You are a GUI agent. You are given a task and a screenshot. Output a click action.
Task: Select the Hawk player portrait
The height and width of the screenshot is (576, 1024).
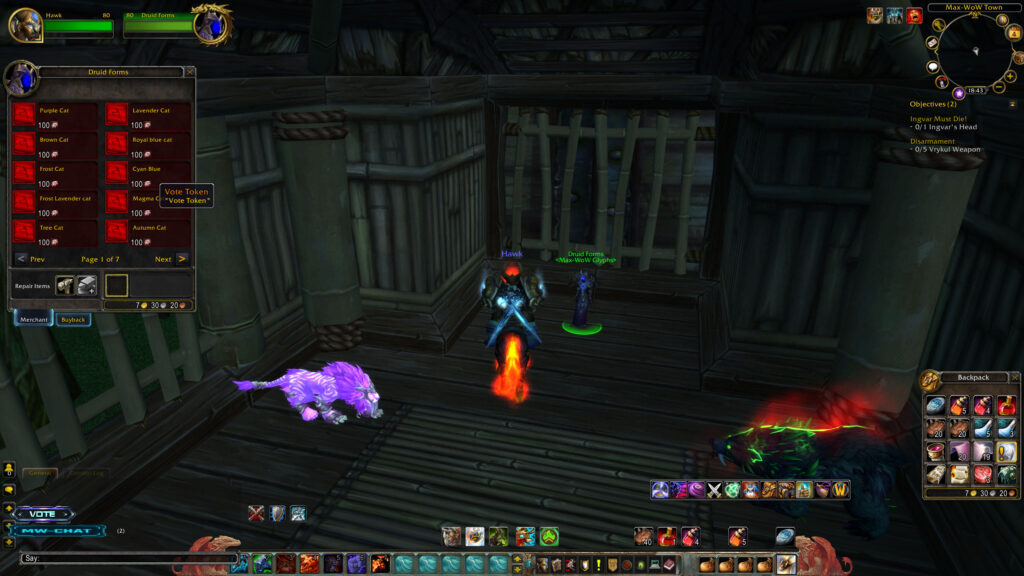(x=25, y=25)
